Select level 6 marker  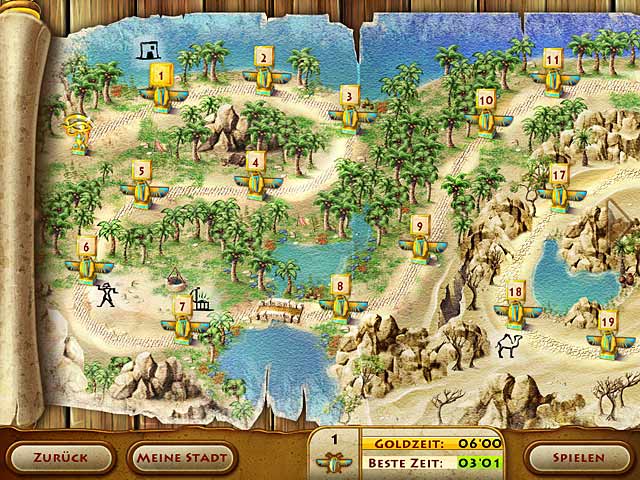(x=88, y=260)
